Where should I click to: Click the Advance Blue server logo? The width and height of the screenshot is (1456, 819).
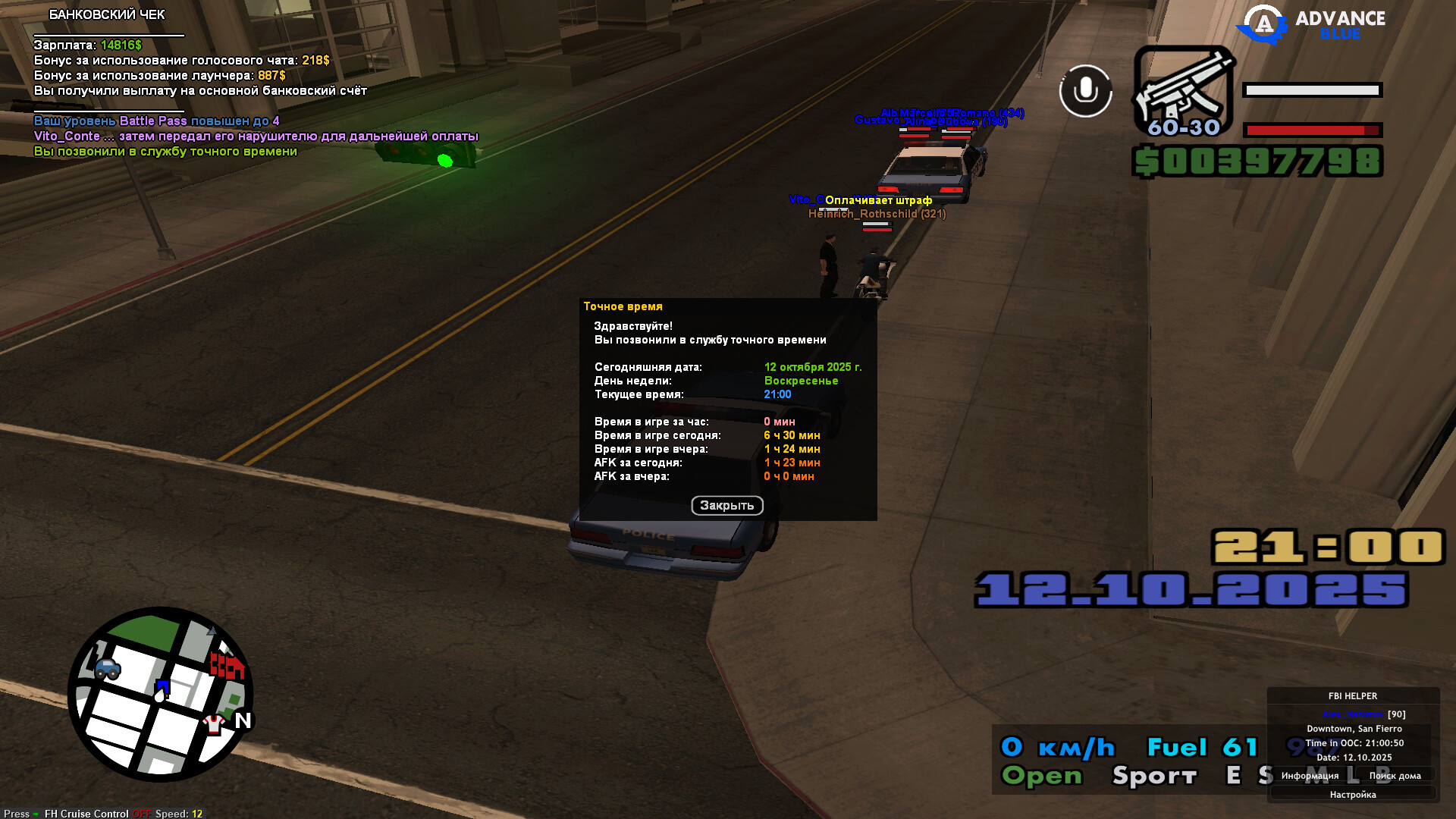(x=1312, y=25)
